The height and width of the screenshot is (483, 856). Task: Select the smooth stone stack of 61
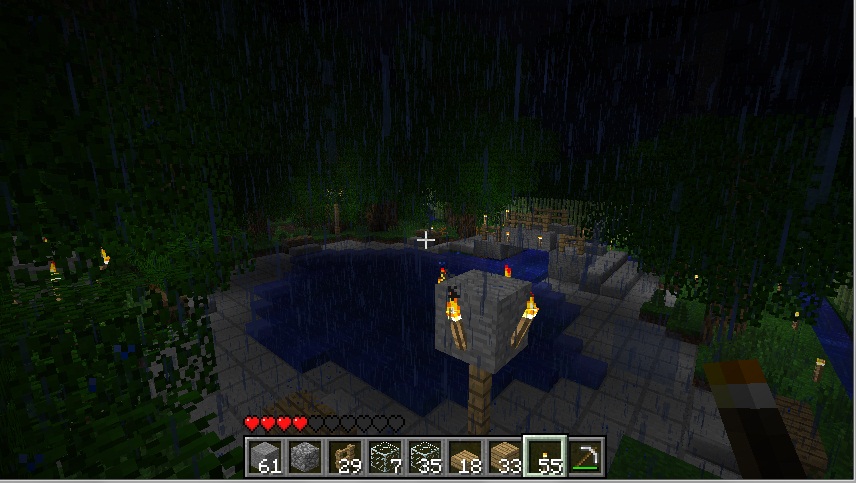click(x=265, y=456)
